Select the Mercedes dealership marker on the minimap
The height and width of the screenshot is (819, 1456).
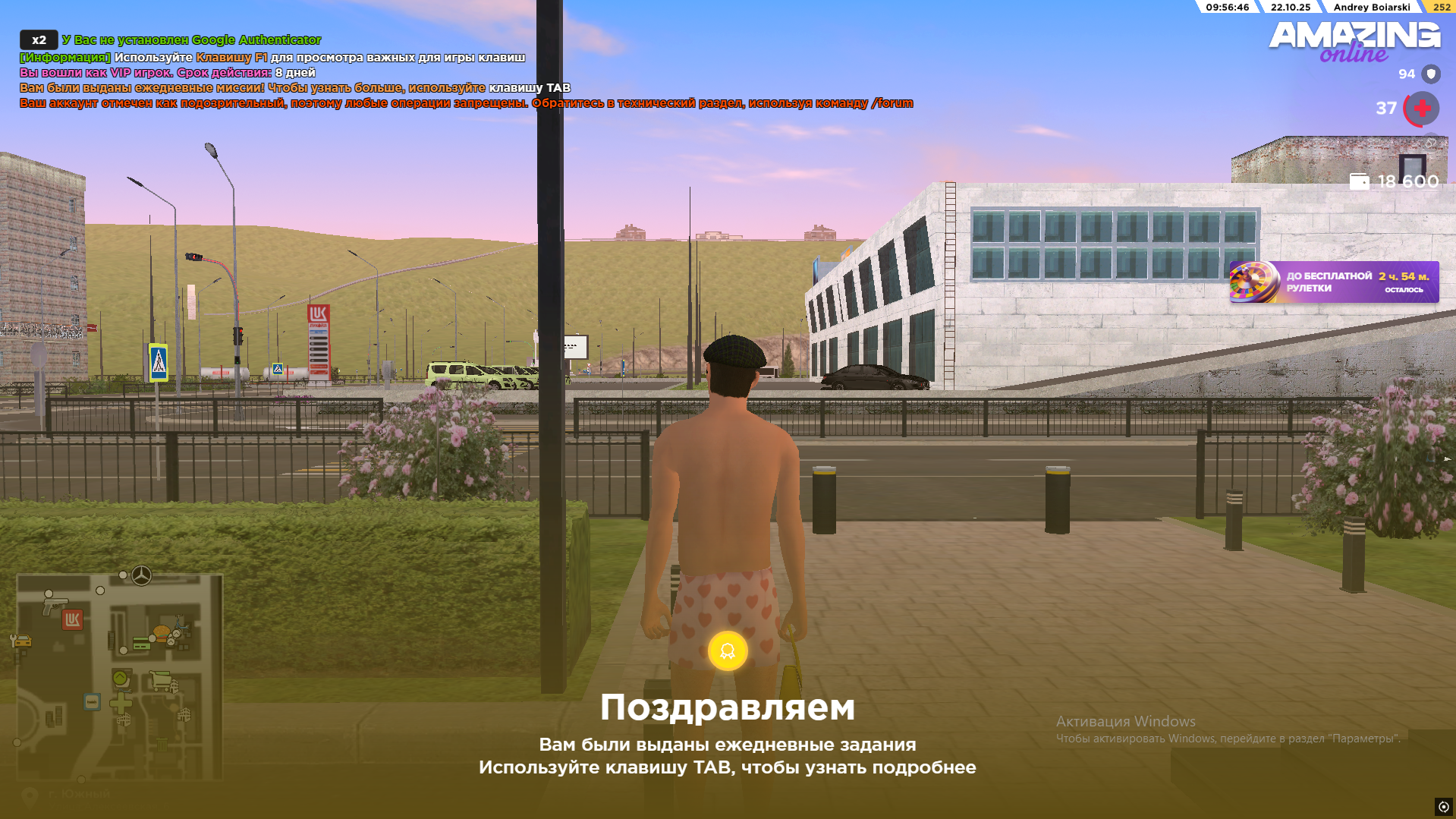pos(141,575)
